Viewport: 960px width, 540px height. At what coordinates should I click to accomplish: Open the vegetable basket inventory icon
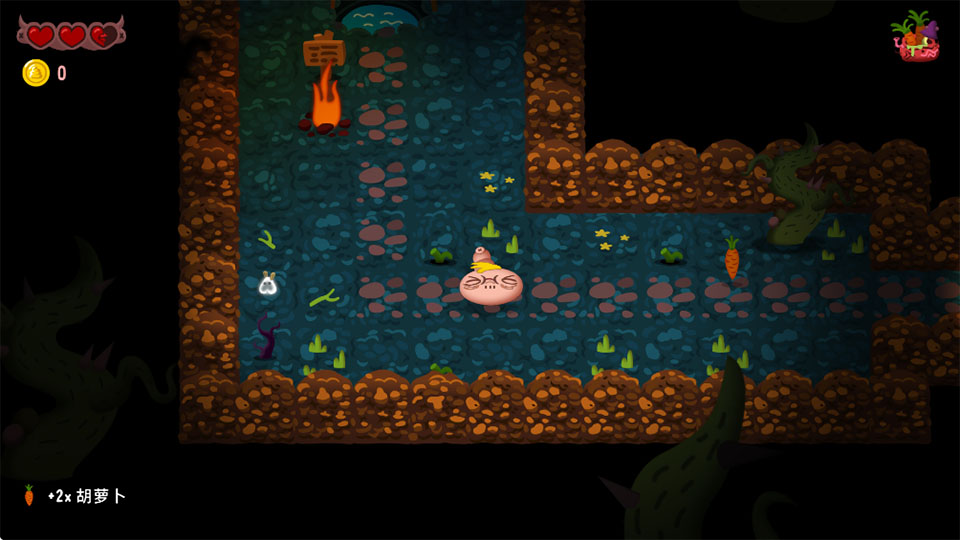[x=915, y=37]
